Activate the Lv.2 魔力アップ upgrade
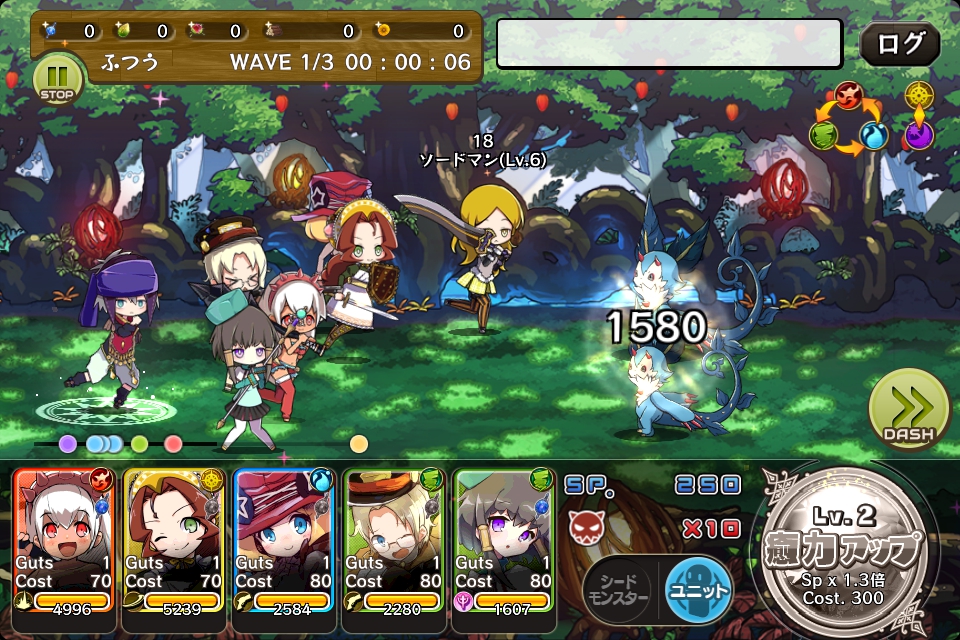 pyautogui.click(x=847, y=552)
